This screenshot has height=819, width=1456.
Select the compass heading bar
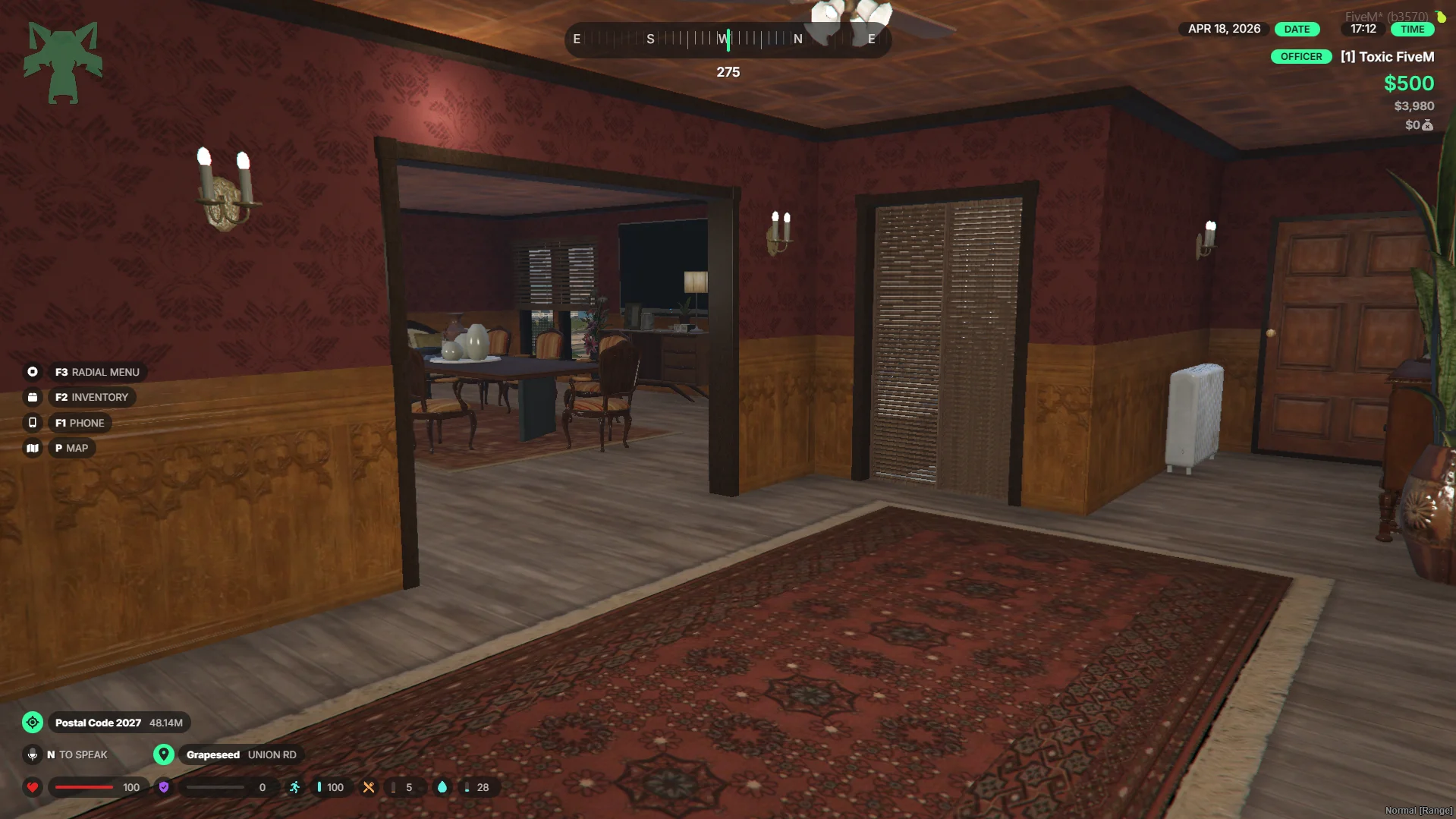728,39
